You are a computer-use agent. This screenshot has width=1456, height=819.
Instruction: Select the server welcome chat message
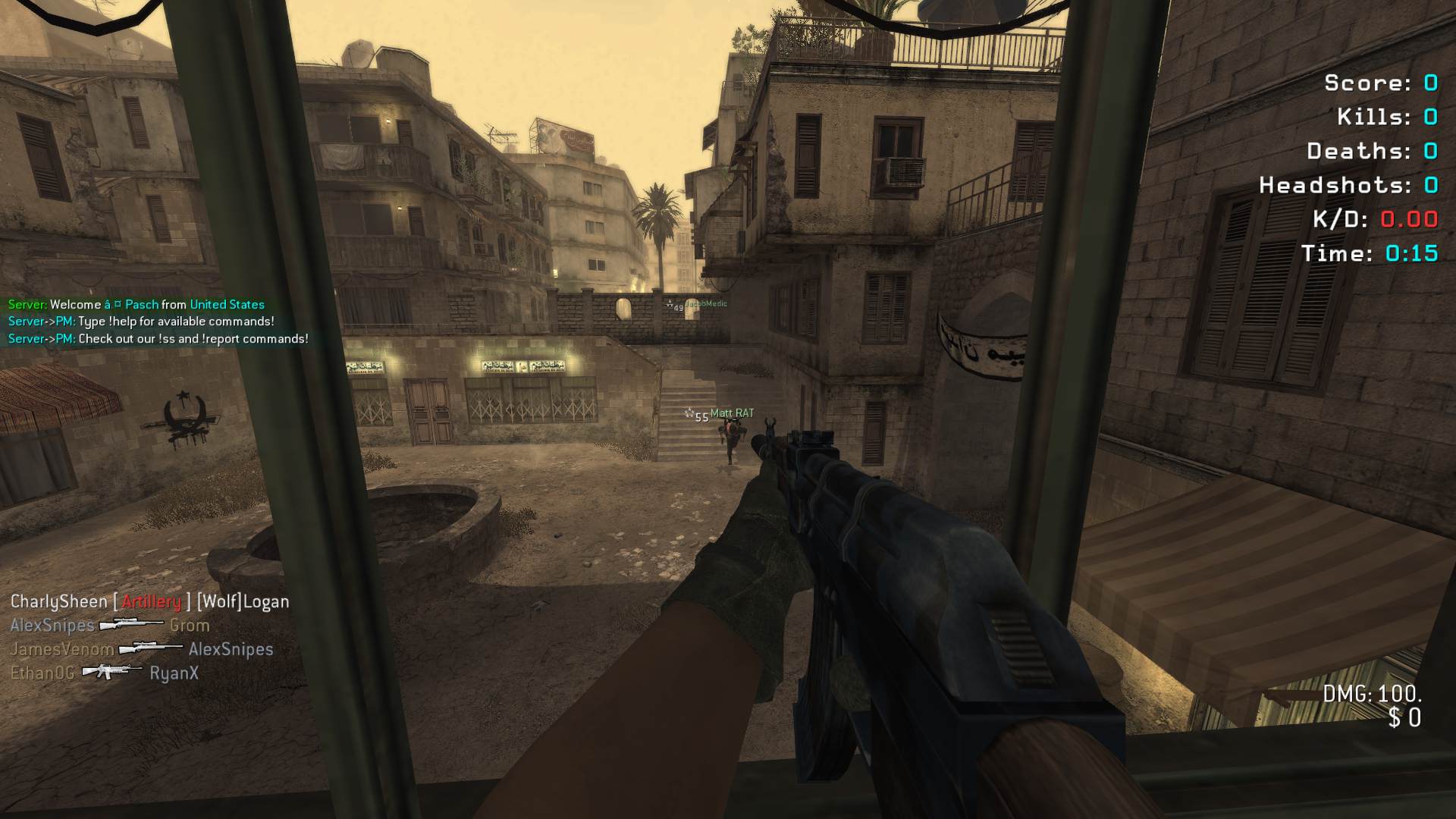[x=136, y=305]
